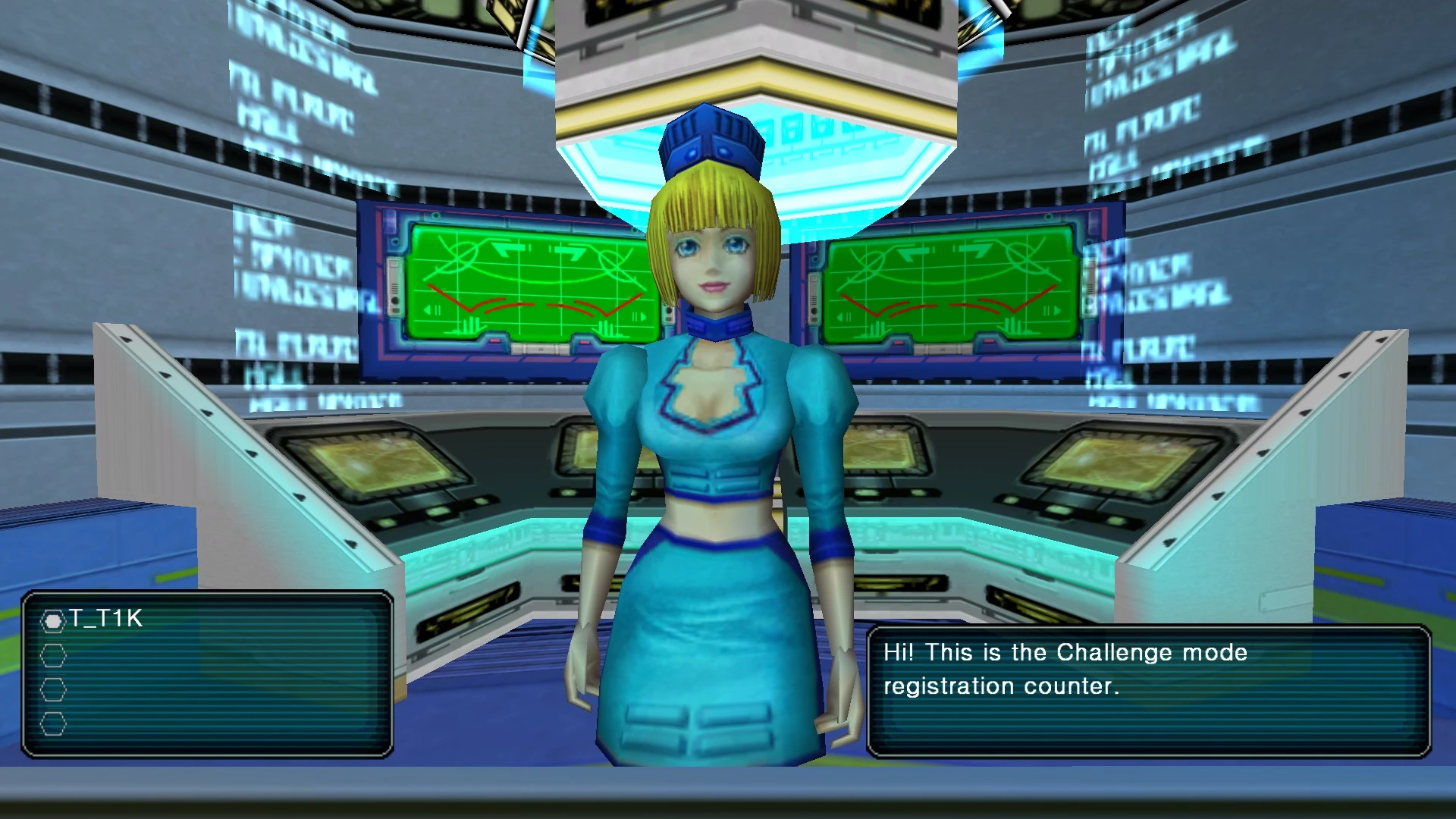Screen dimensions: 1456x819
Task: Advance the Challenge mode registration dialogue
Action: (1148, 689)
